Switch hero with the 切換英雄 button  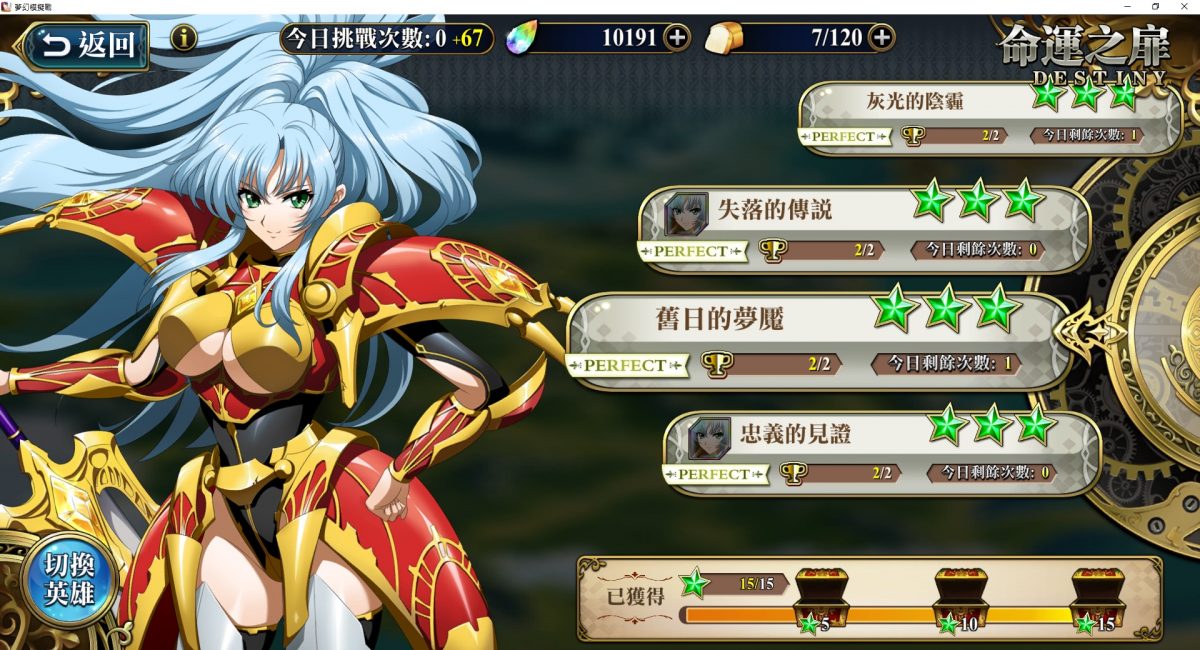pyautogui.click(x=68, y=580)
